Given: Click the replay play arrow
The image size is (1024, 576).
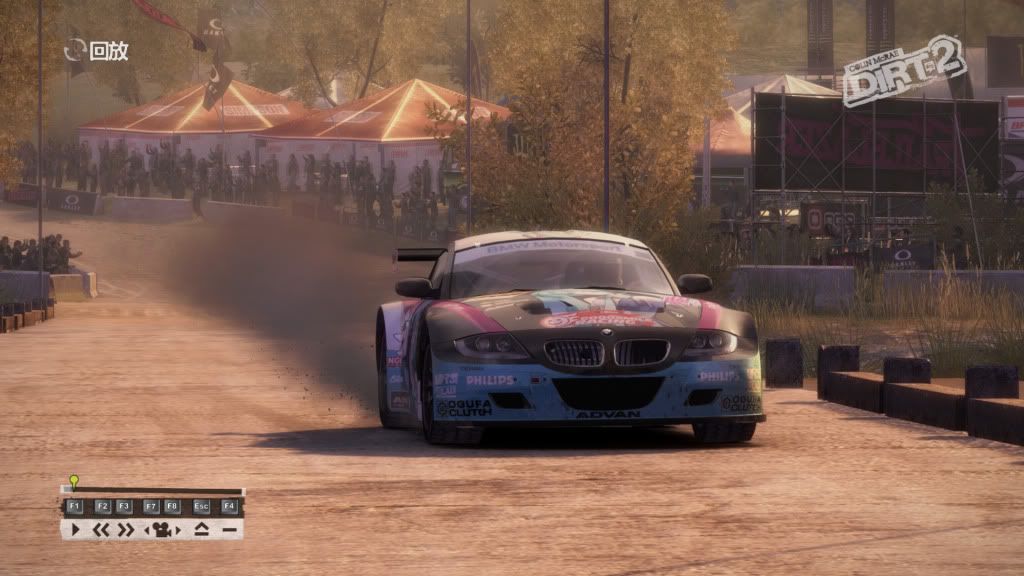Looking at the screenshot, I should 75,529.
